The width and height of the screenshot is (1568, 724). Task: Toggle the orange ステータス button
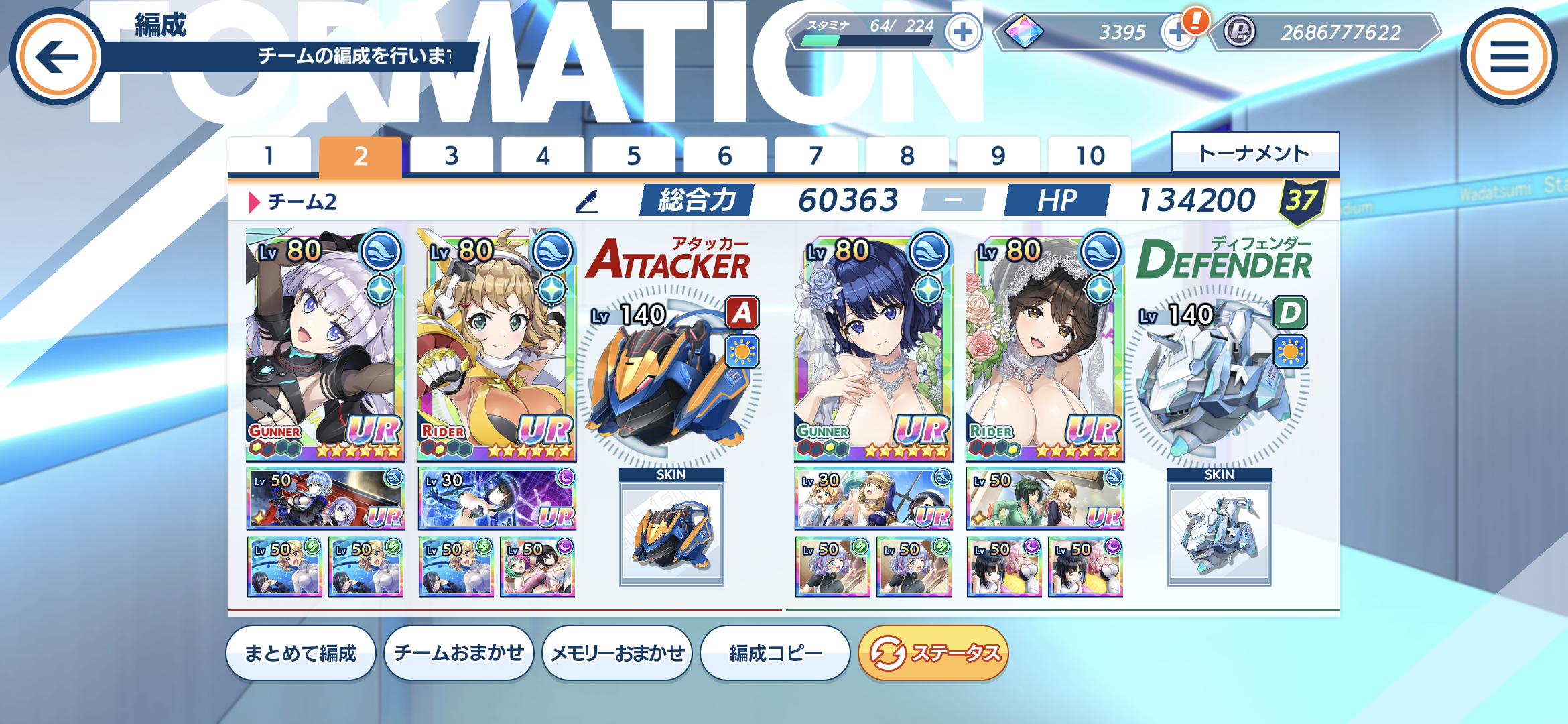[x=933, y=653]
